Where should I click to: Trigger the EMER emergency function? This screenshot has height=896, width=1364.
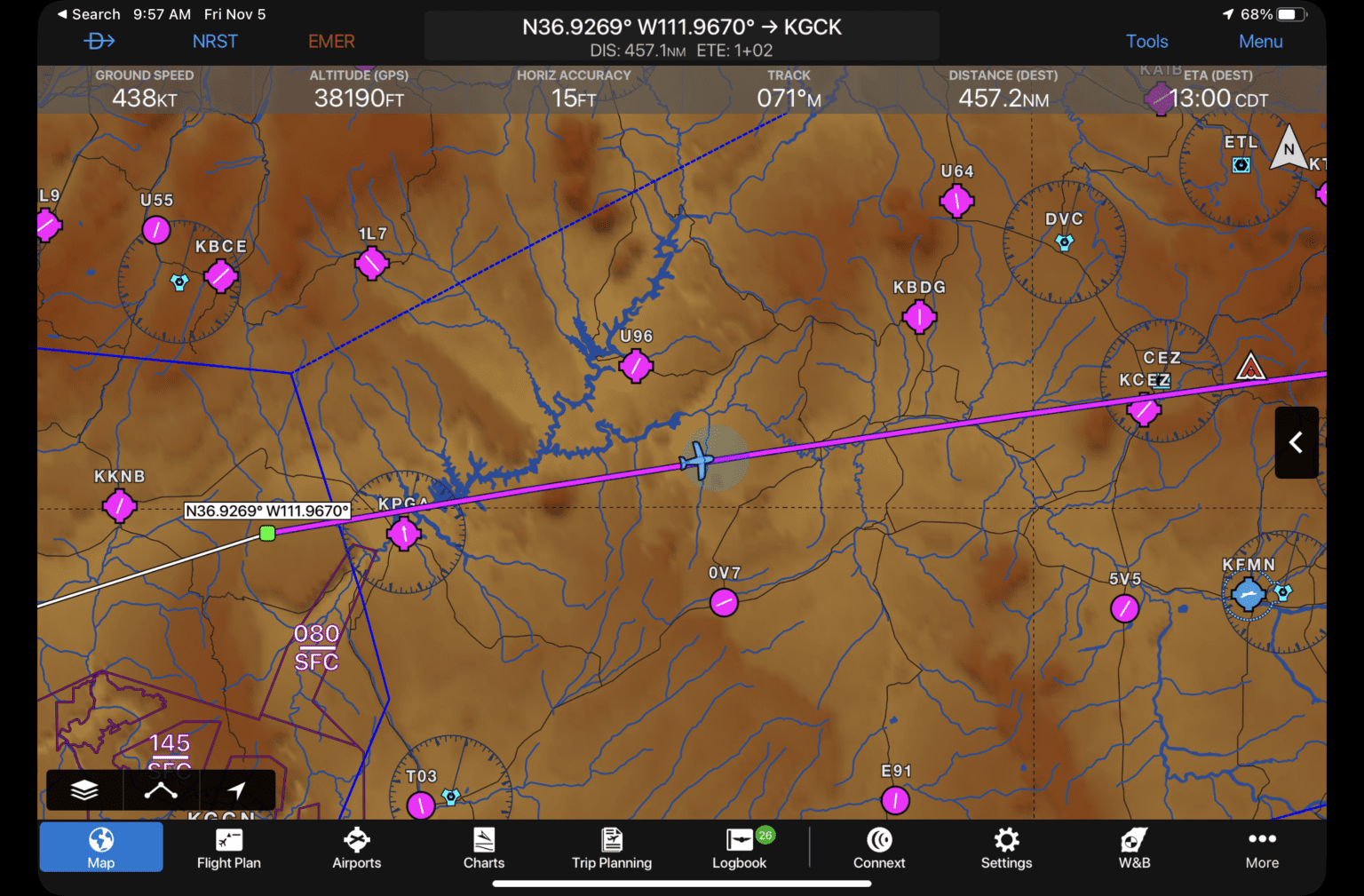tap(330, 41)
